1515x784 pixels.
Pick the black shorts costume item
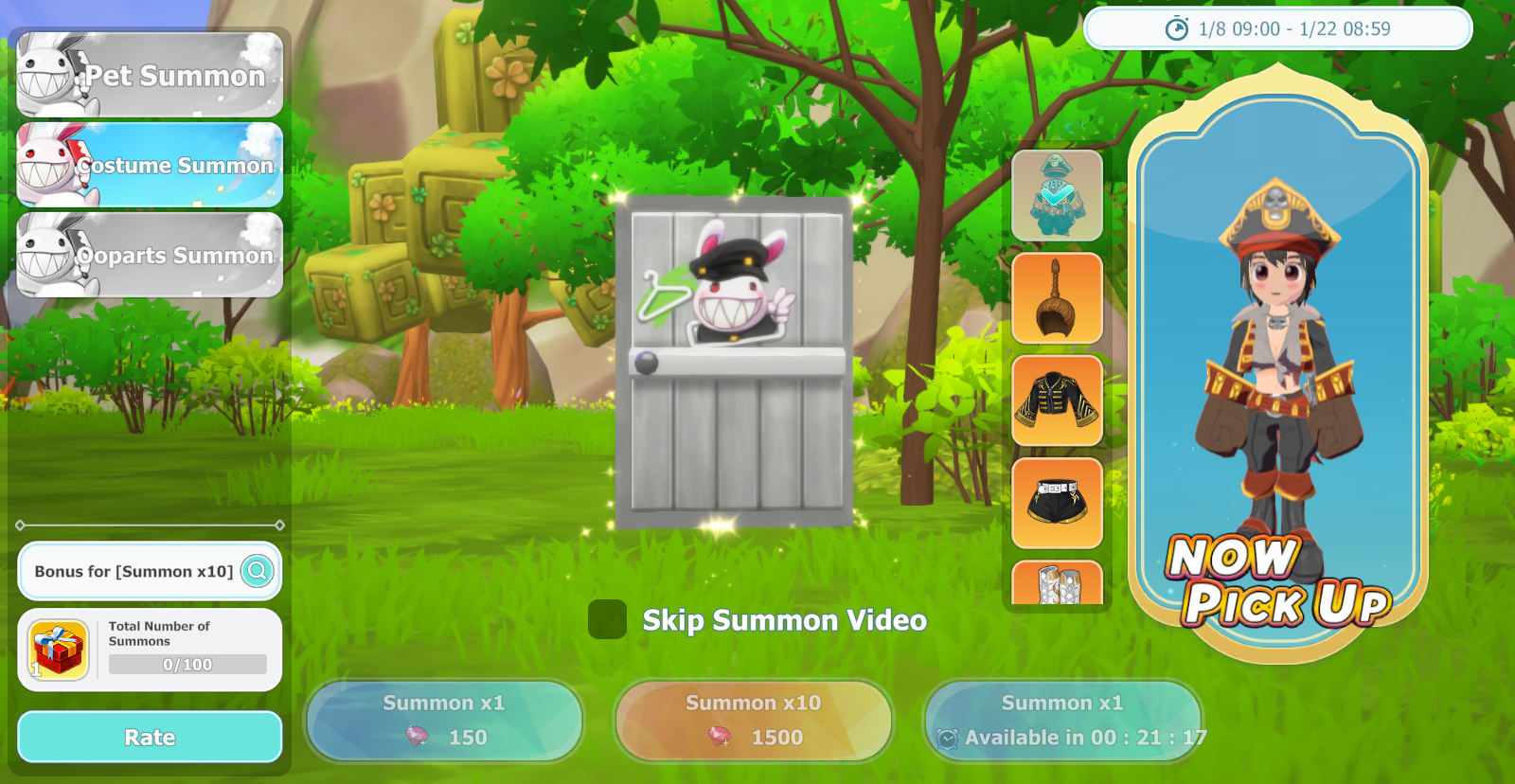[1057, 503]
